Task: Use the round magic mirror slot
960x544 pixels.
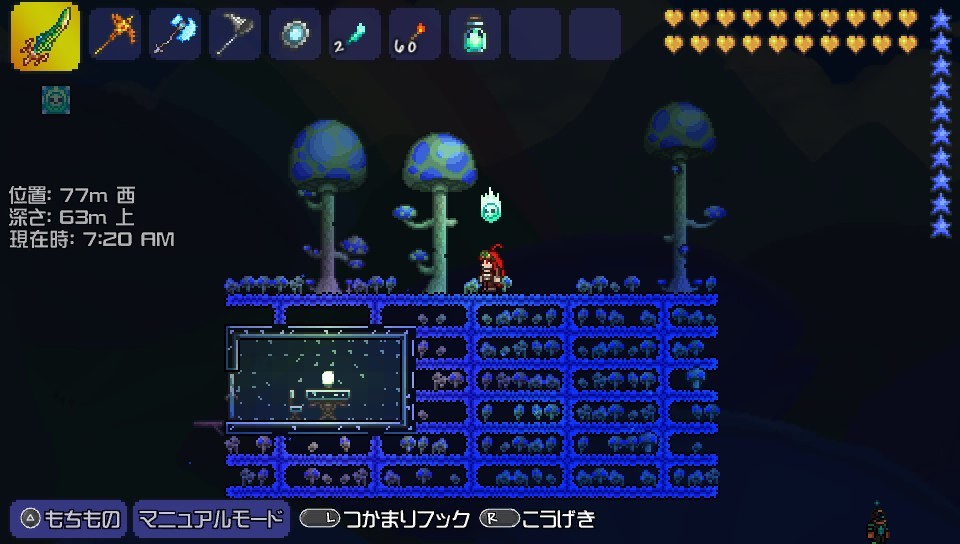Action: click(x=295, y=35)
